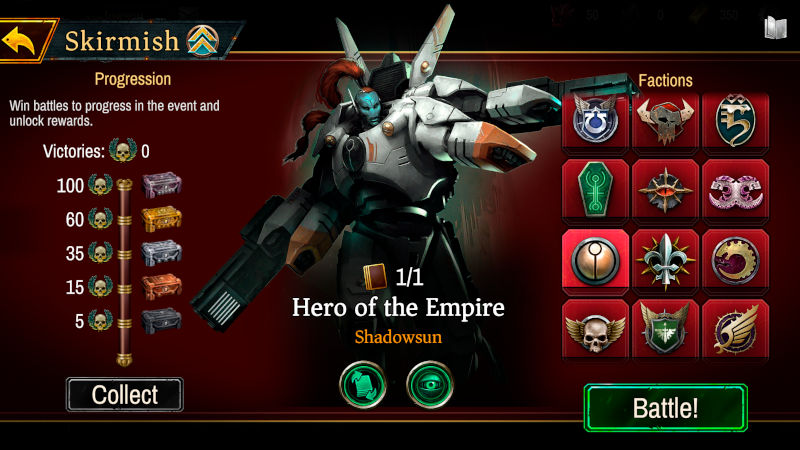
Task: Inspect the purple chest at 100 victories
Action: (x=161, y=185)
